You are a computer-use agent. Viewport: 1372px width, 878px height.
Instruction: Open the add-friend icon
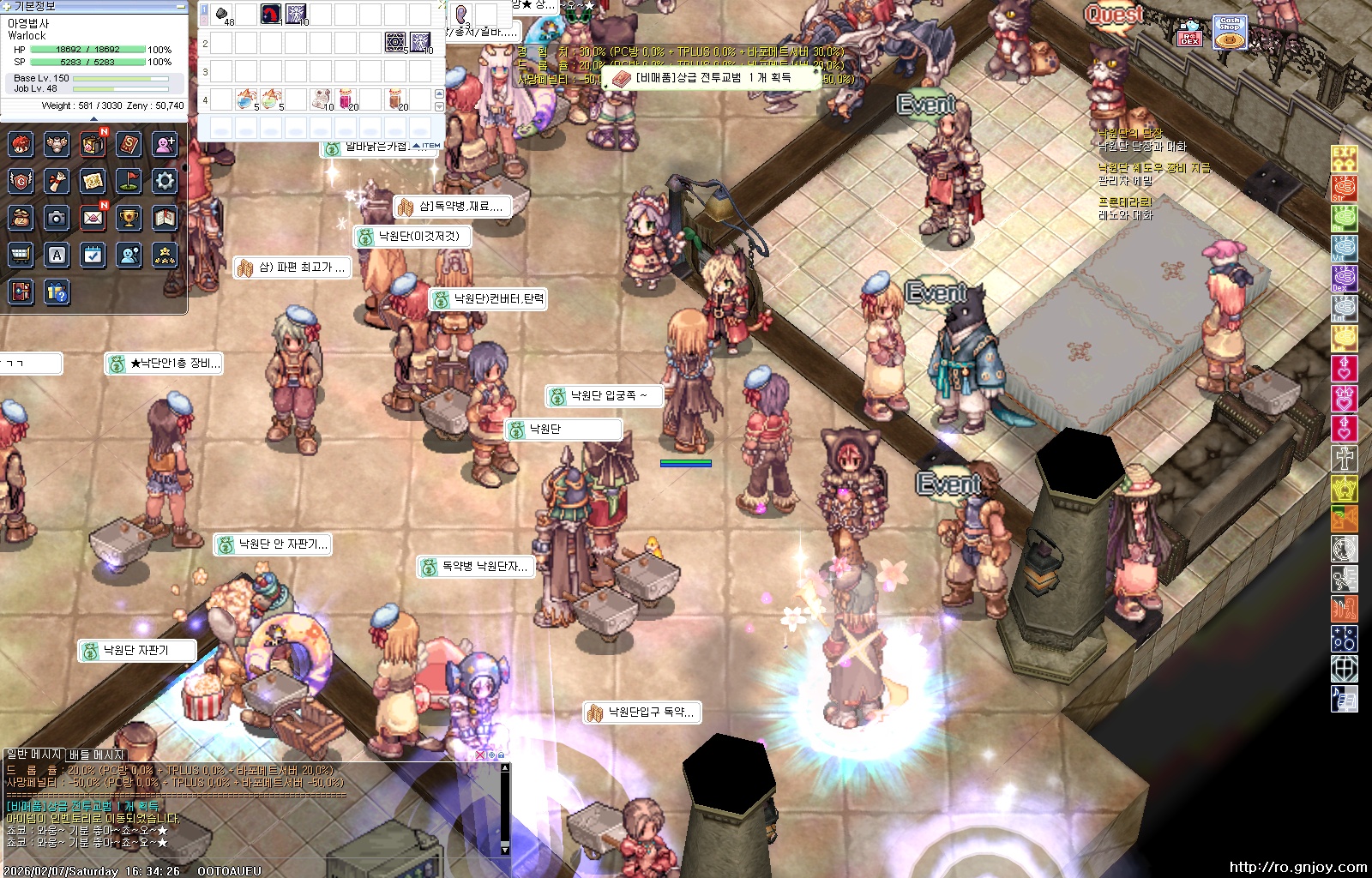click(x=165, y=143)
